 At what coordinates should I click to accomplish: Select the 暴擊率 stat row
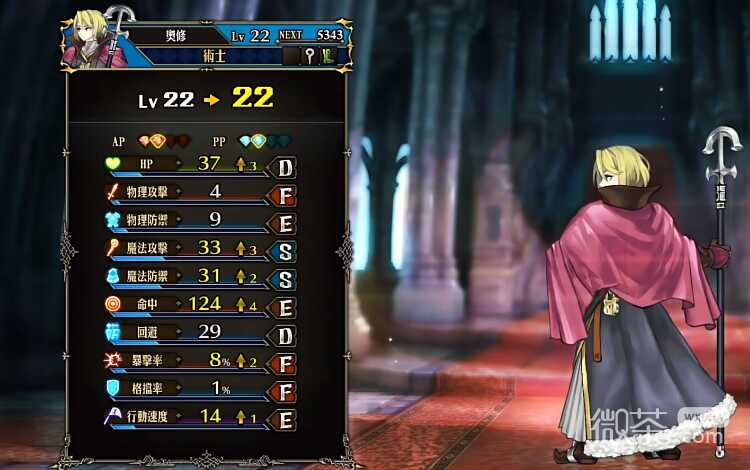[x=198, y=359]
